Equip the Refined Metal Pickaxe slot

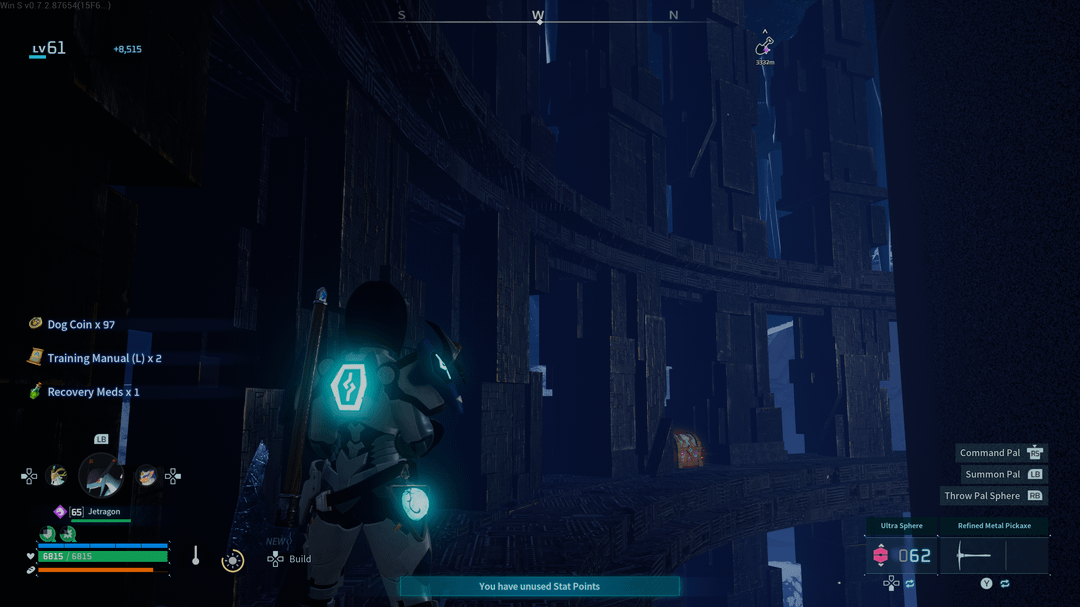point(993,555)
